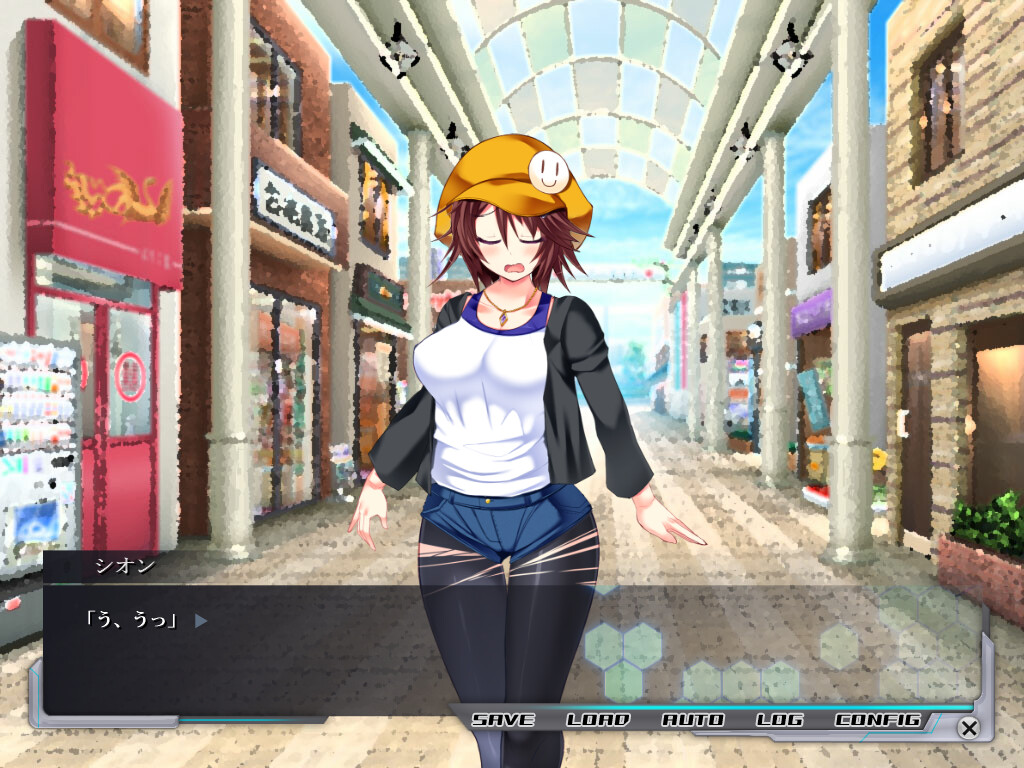Toggle AUTO text advance
Screen dimensions: 1024x768
(692, 720)
